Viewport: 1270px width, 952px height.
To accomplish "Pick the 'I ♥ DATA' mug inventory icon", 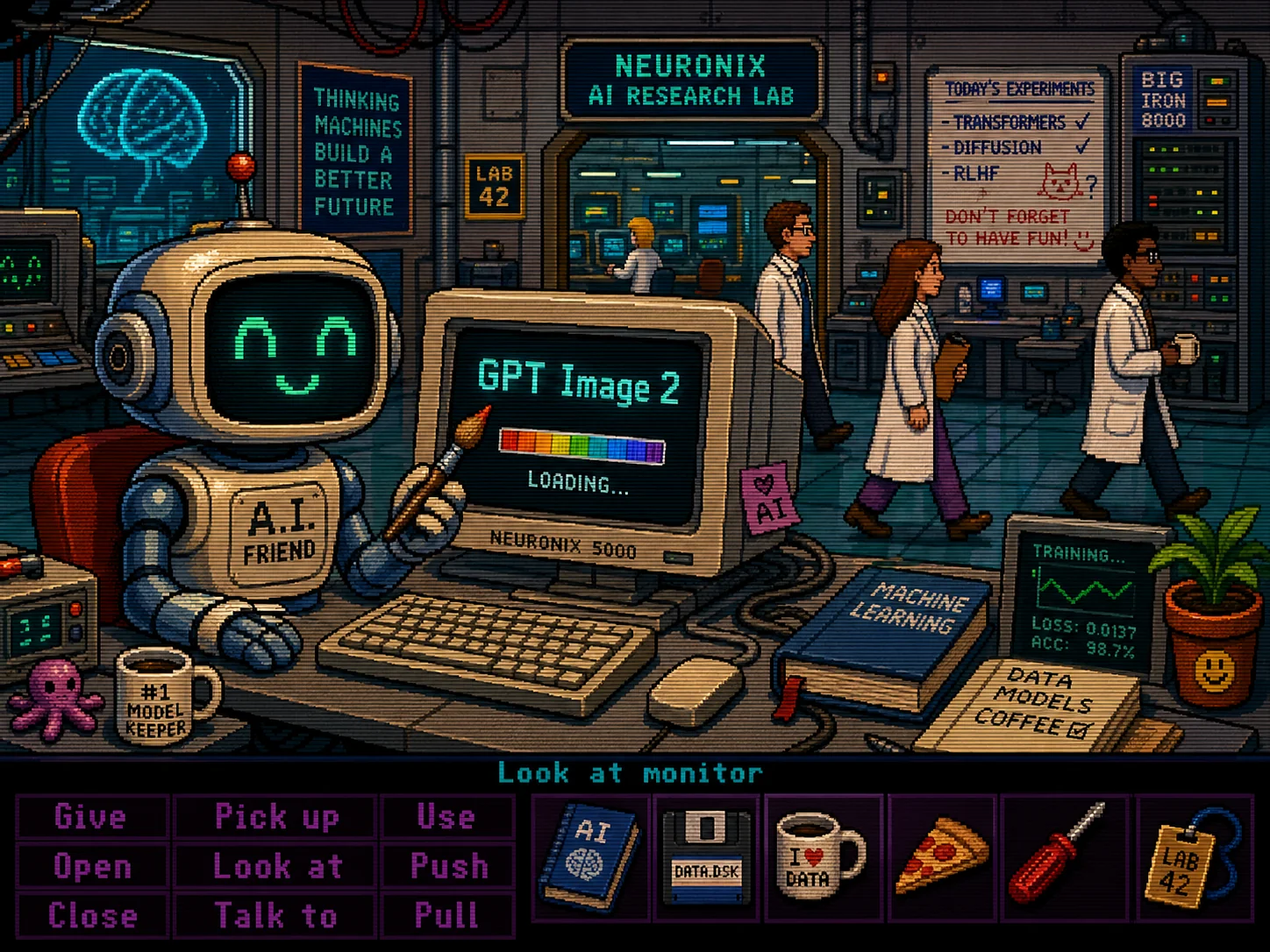I will click(823, 859).
